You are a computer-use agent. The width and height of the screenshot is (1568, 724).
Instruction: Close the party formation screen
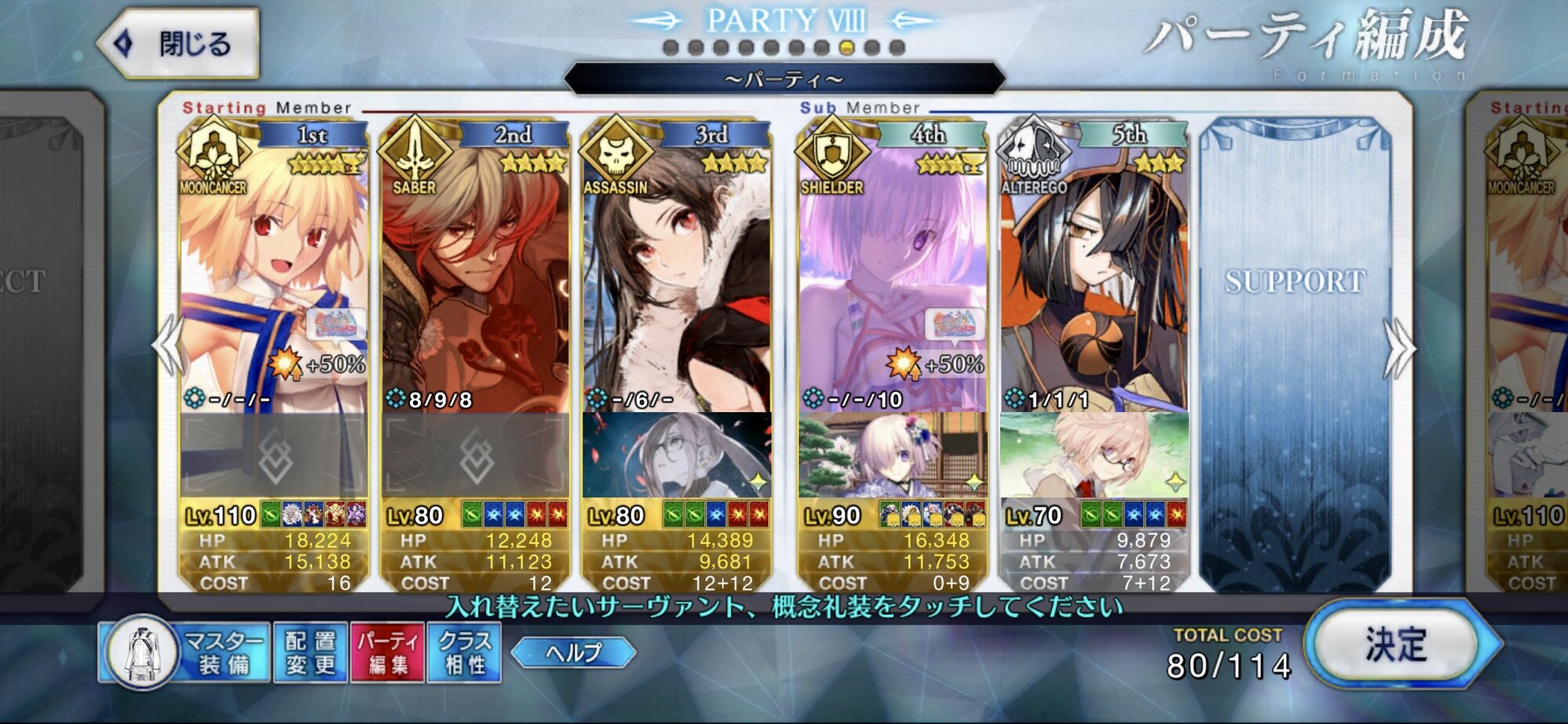click(x=179, y=44)
